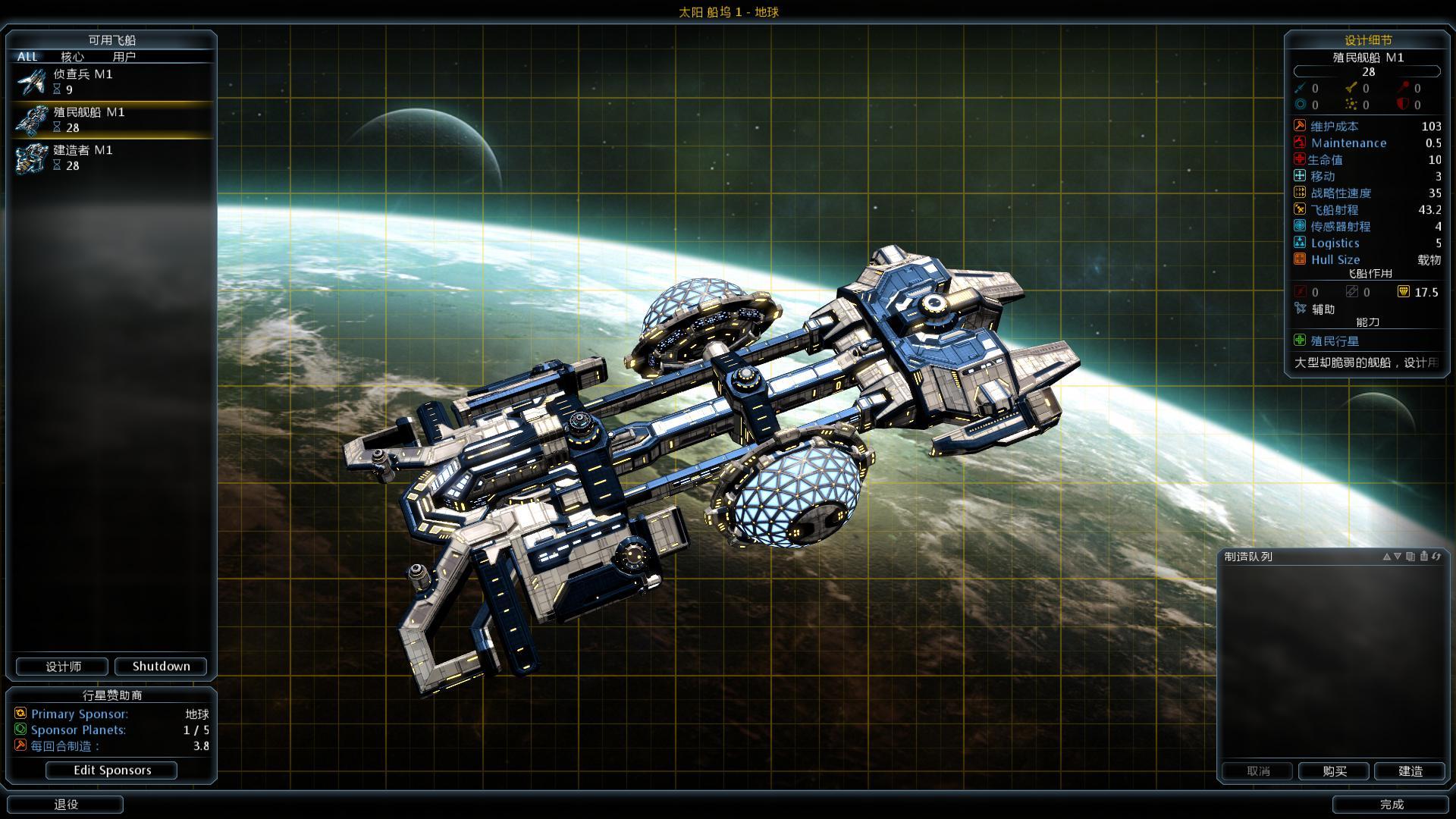Click the 建造 build button

[x=1410, y=770]
